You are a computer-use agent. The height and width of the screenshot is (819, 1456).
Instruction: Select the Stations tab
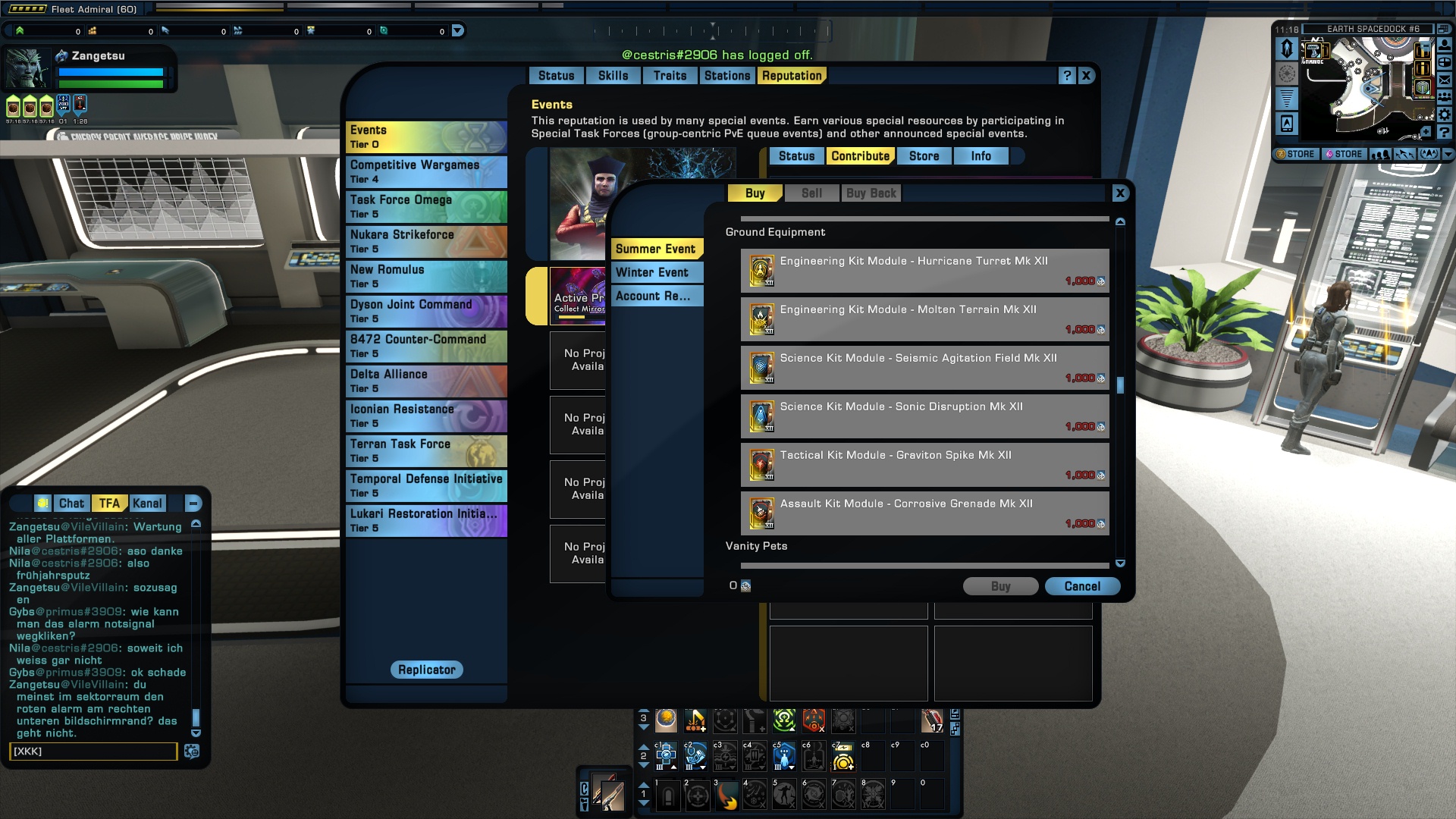726,76
